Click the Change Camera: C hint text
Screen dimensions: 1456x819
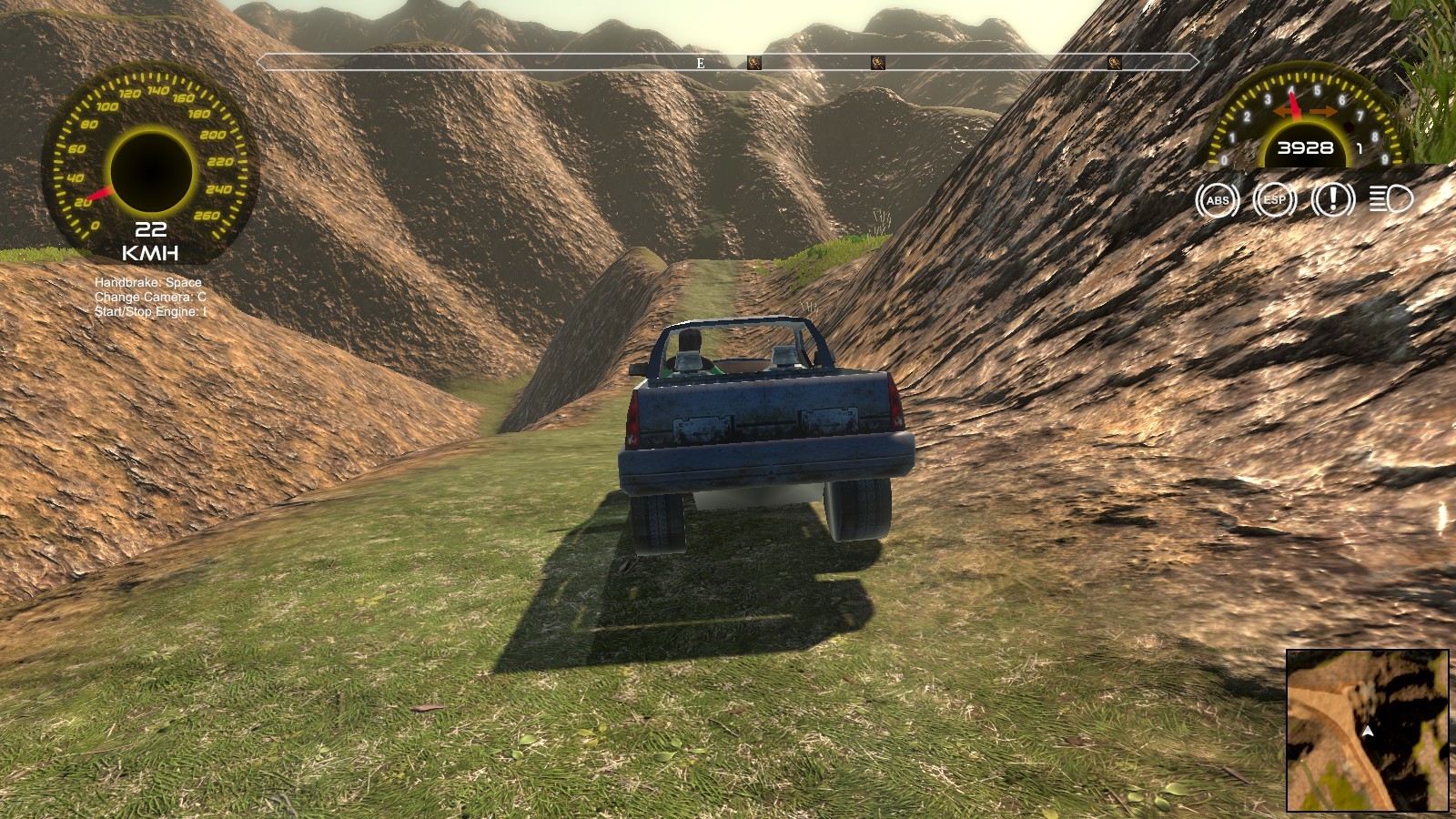pyautogui.click(x=149, y=298)
